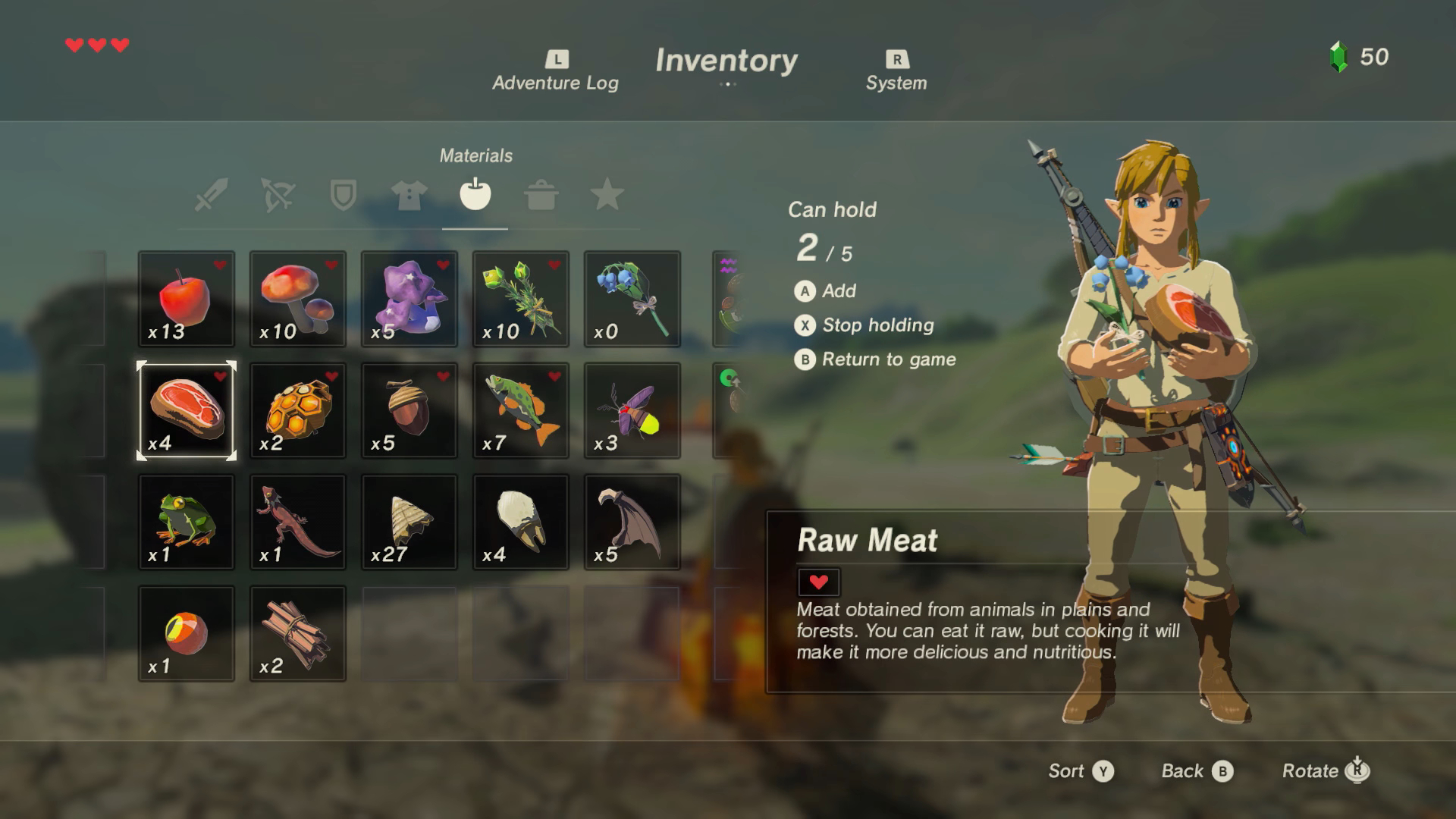Screen dimensions: 1456x819
Task: Switch to the System screen
Action: tap(896, 72)
